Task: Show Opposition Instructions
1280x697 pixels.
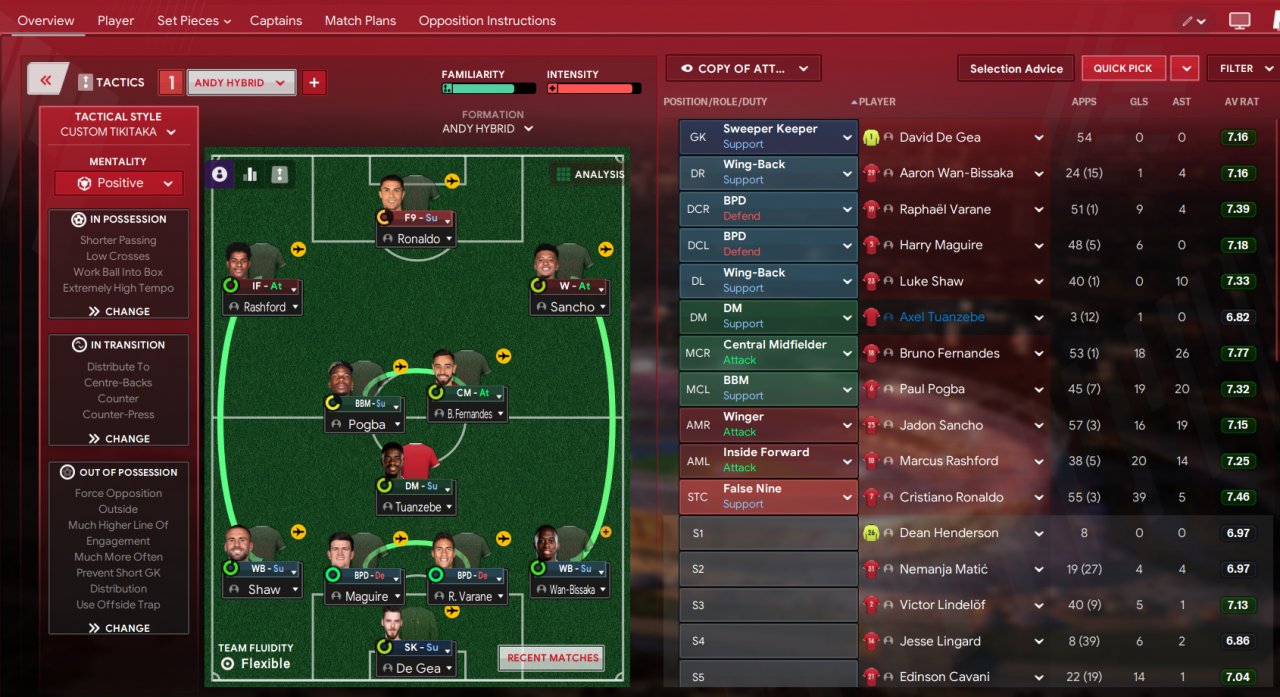Action: [x=487, y=20]
